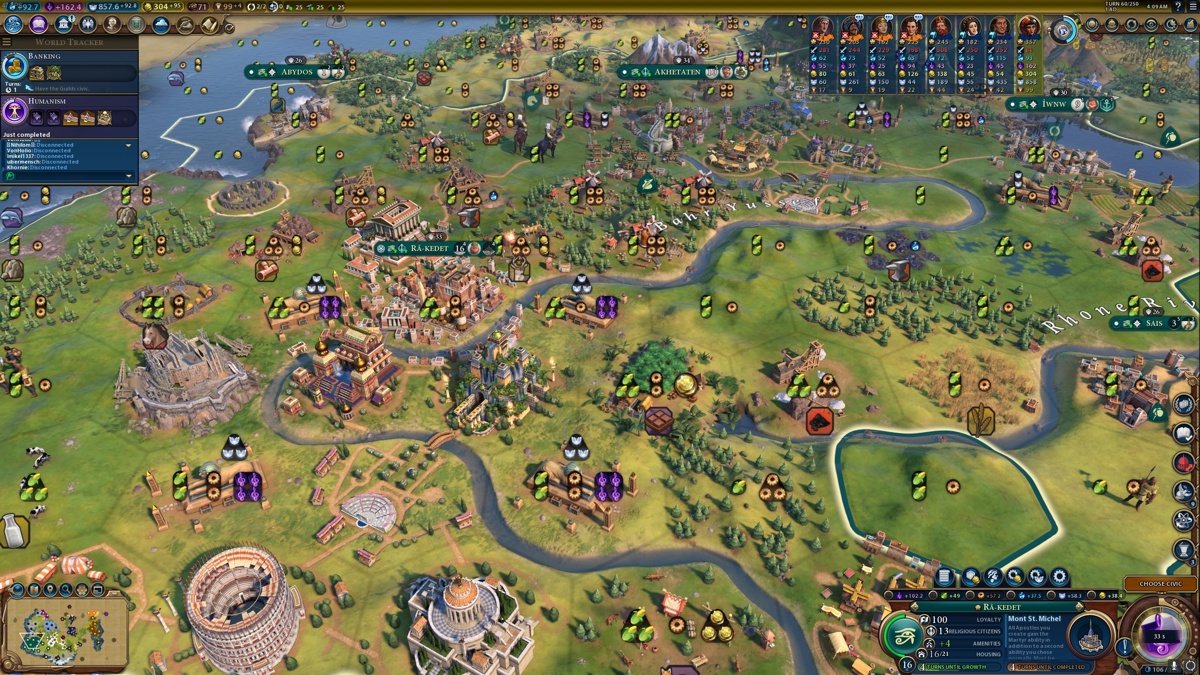The width and height of the screenshot is (1200, 675).
Task: Open the government screen button
Action: pyautogui.click(x=64, y=24)
